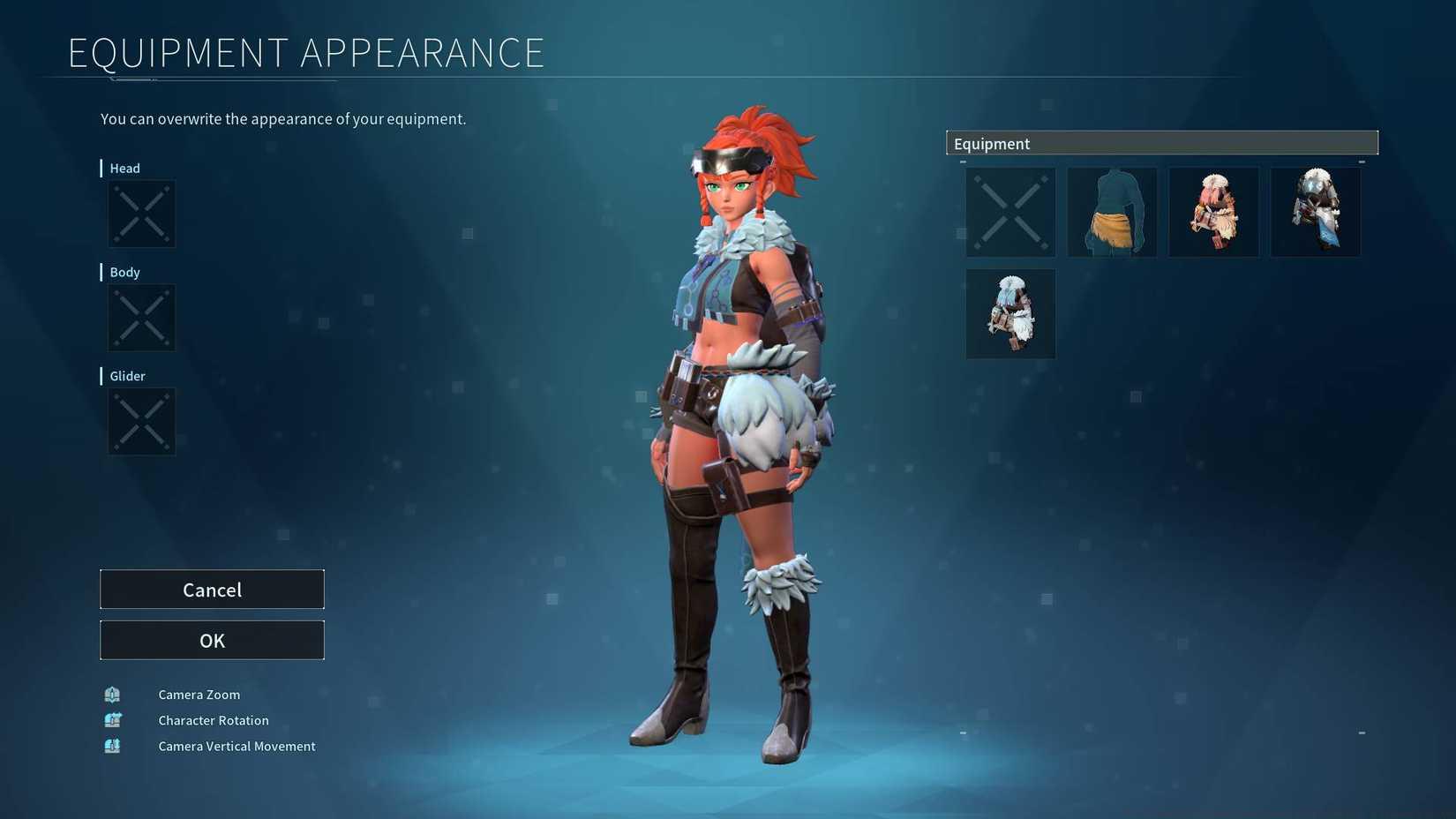The height and width of the screenshot is (819, 1456).
Task: Select the crossed-out empty equipment option
Action: (1009, 212)
